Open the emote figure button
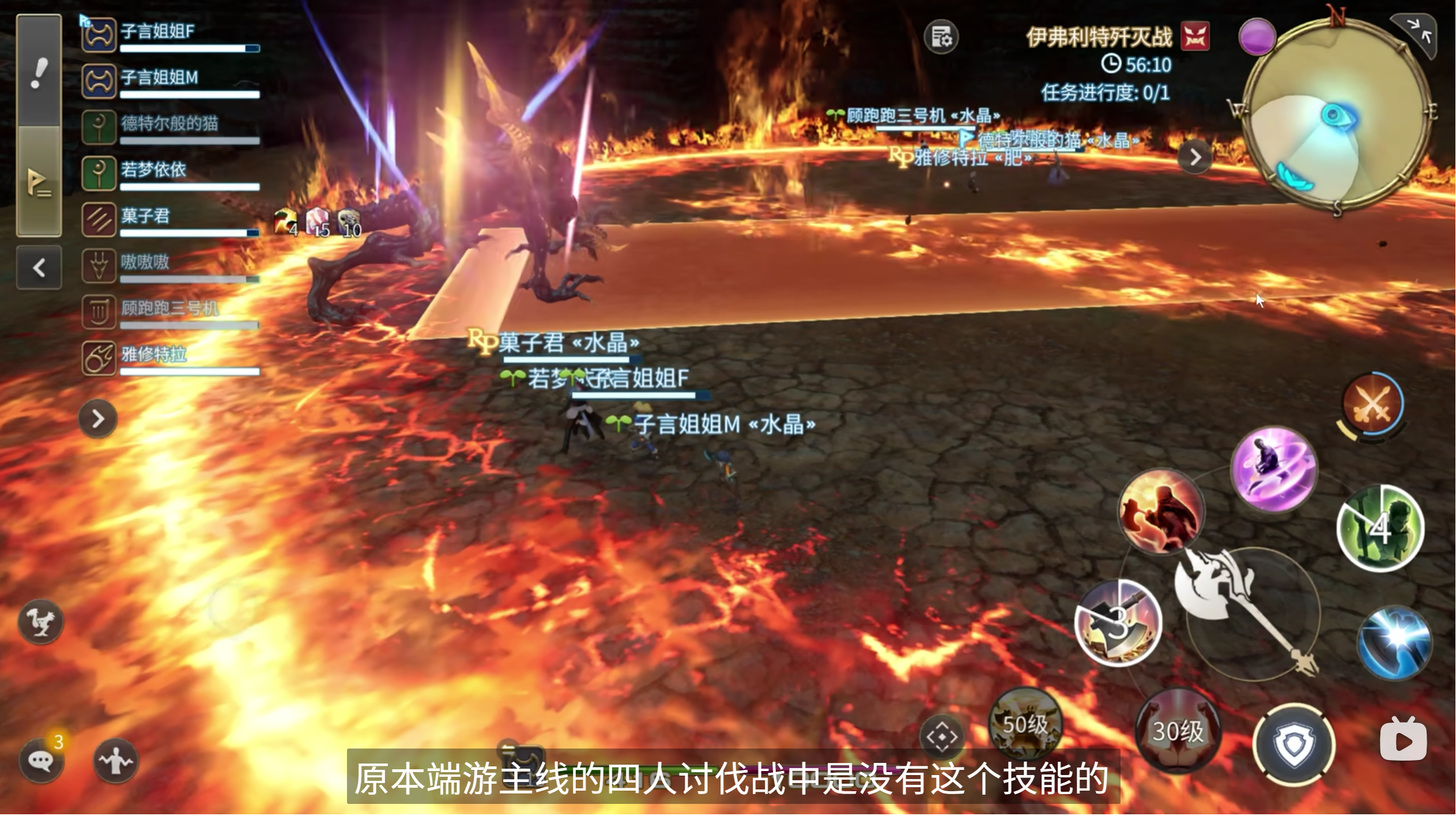The height and width of the screenshot is (816, 1456). coord(116,761)
